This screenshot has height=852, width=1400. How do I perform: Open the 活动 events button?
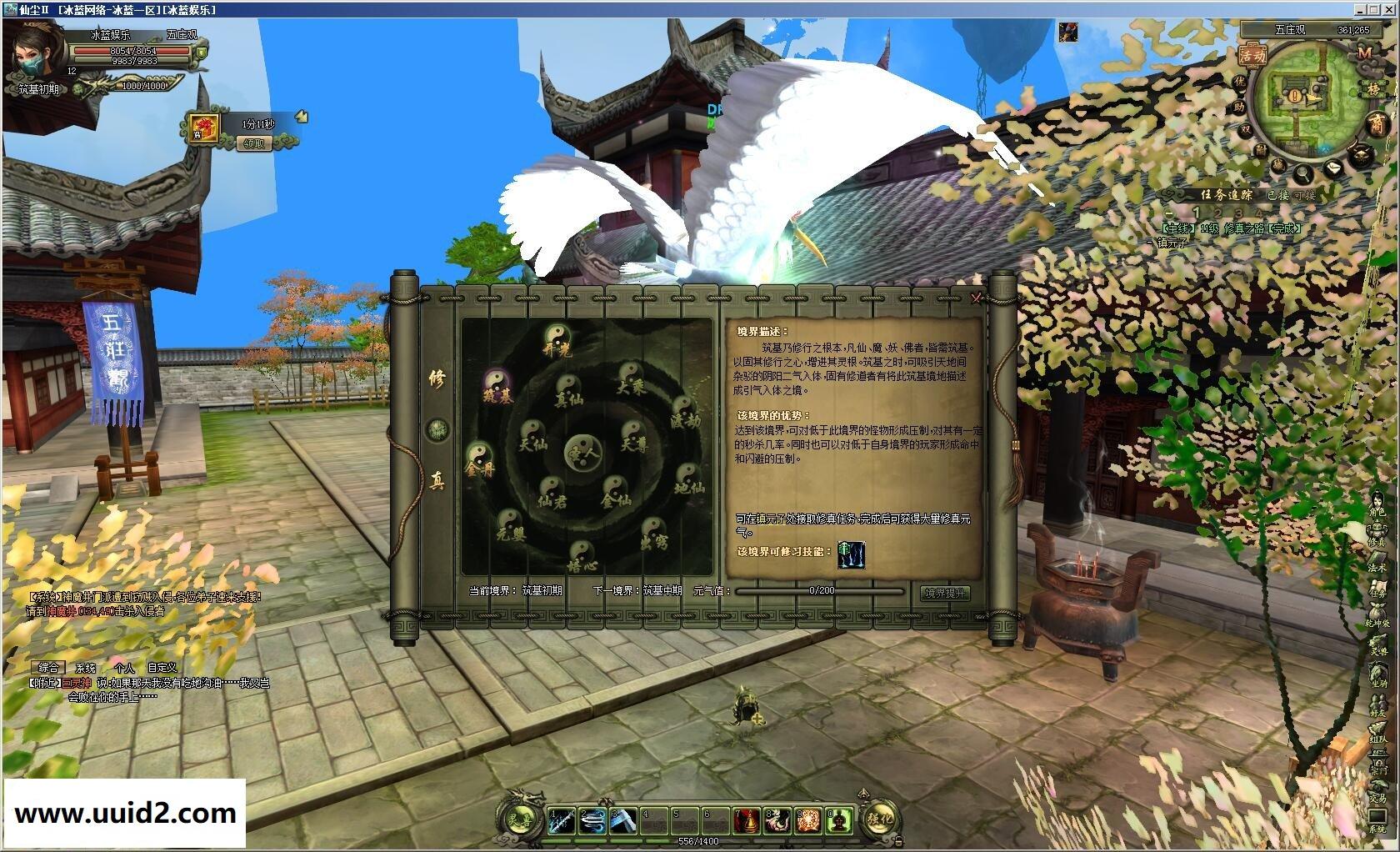1252,56
